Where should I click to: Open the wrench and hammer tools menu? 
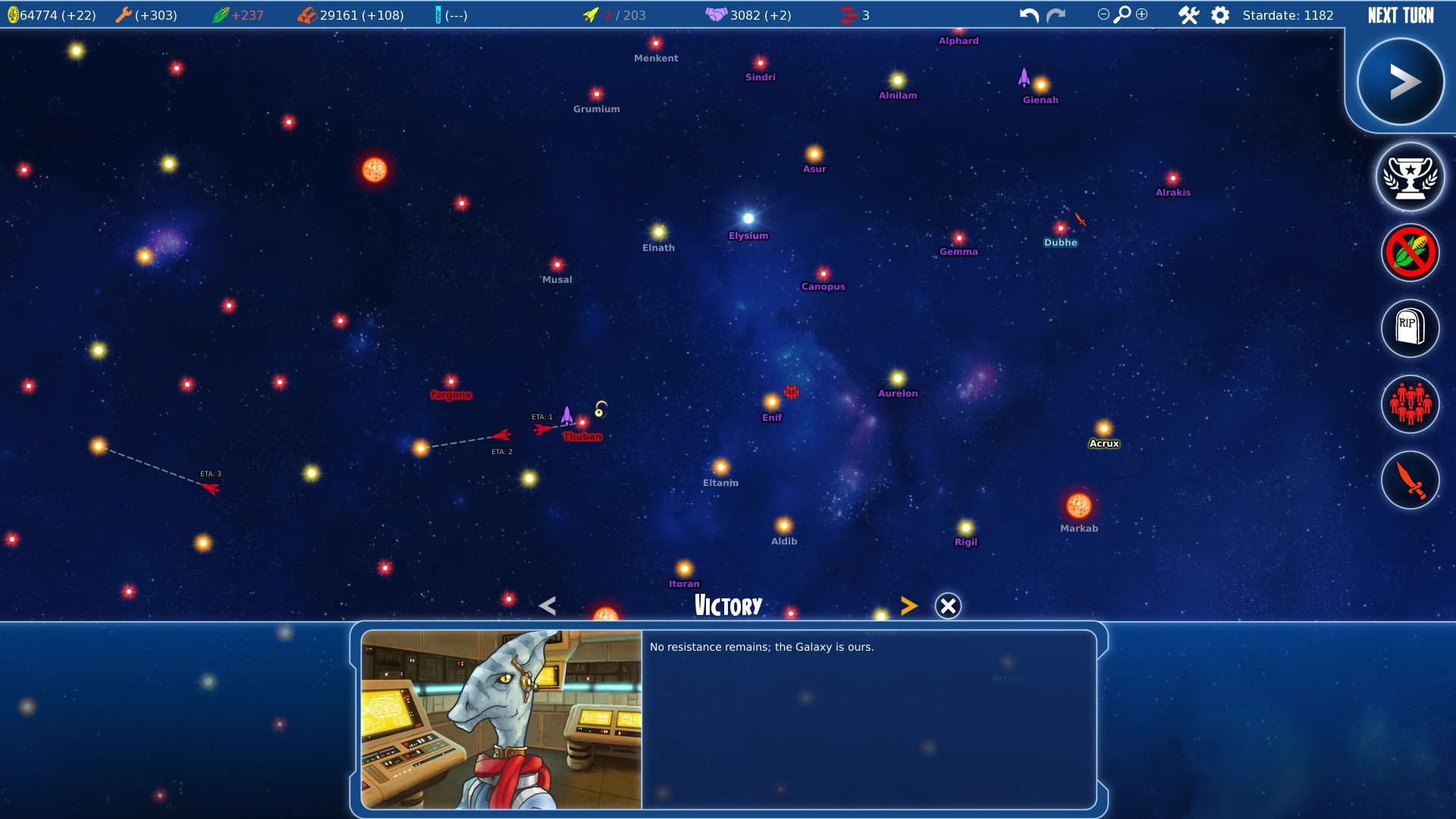(1188, 15)
